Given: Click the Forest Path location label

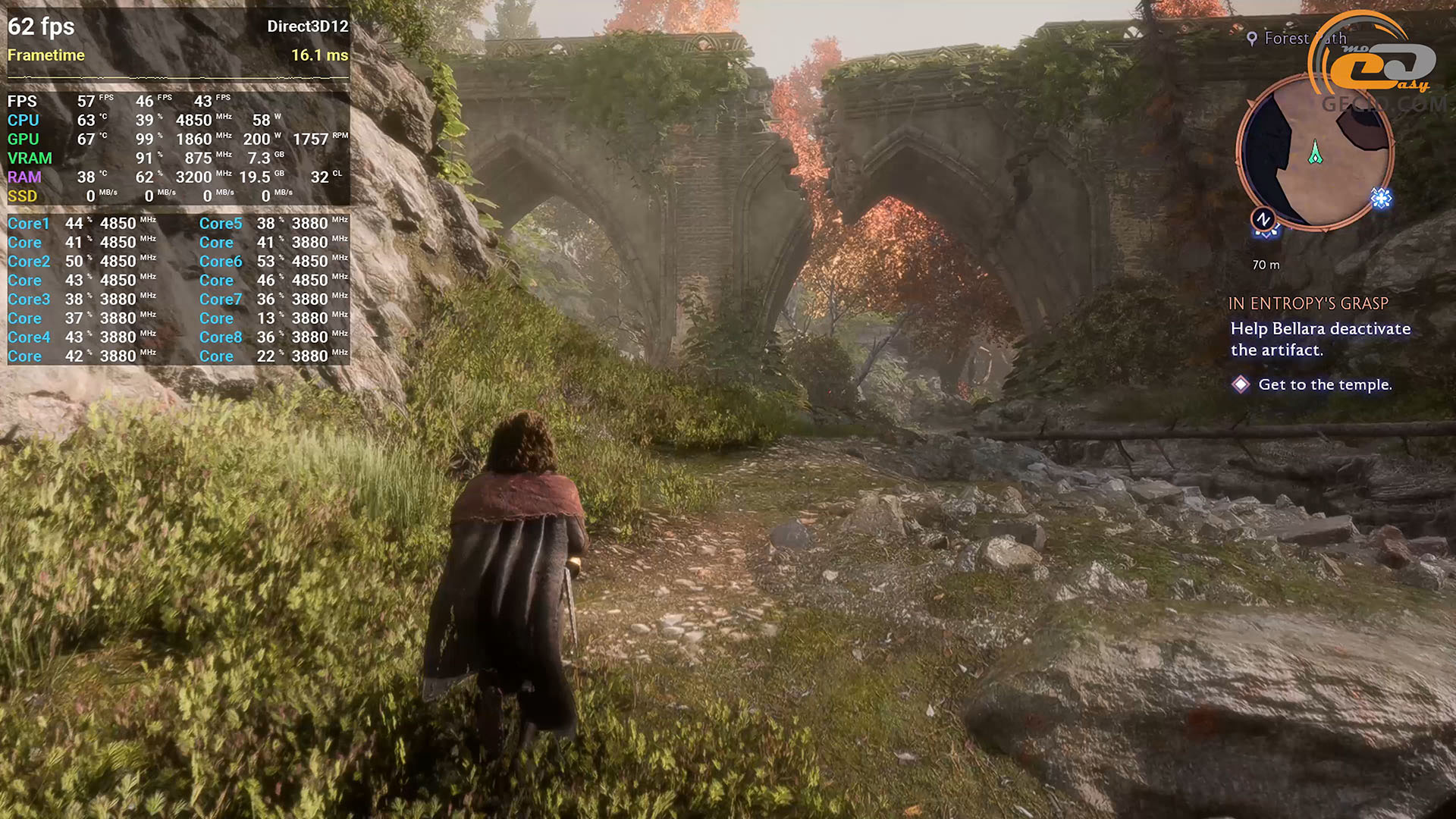Looking at the screenshot, I should click(1297, 38).
